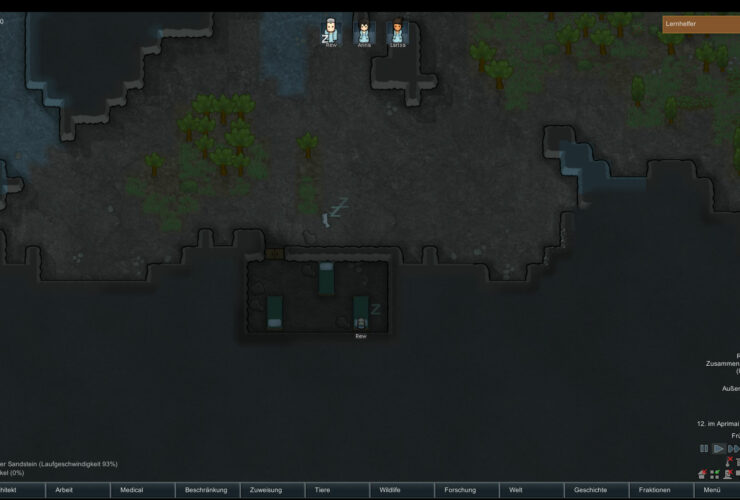Open the Menü button
740x500 pixels.
click(x=712, y=490)
